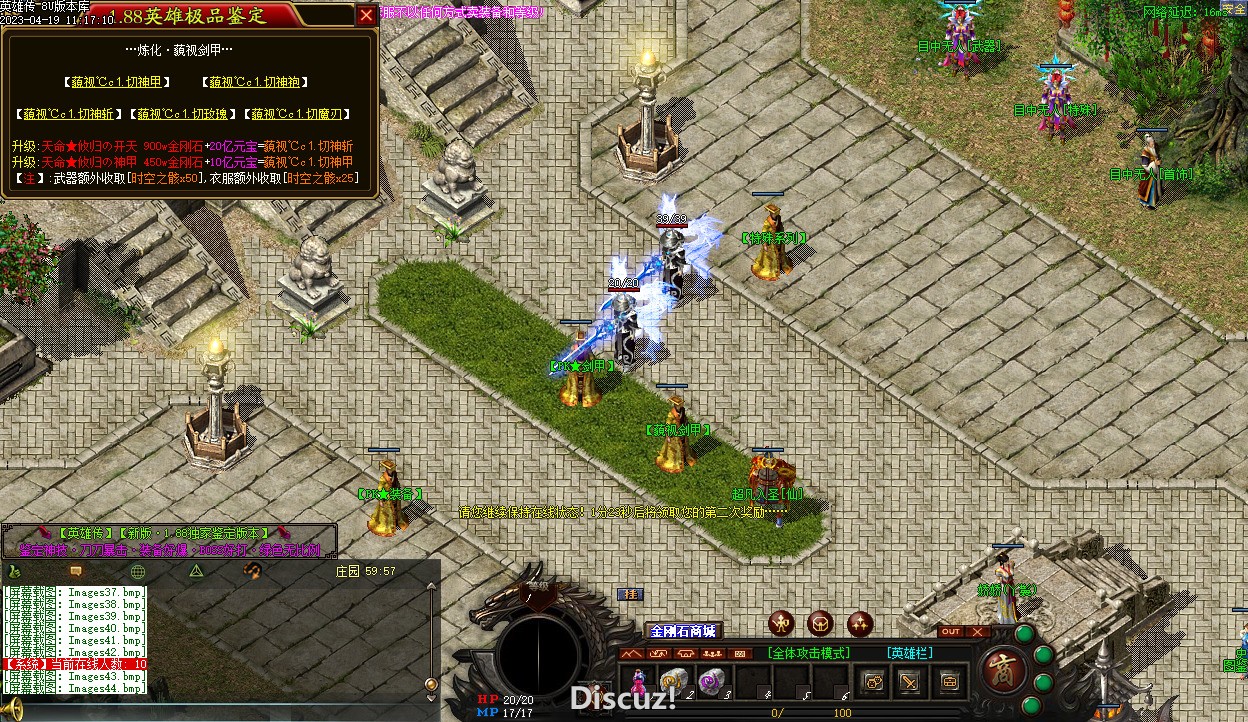This screenshot has height=722, width=1248.
Task: Open the 英雄栏 hero bar
Action: click(x=910, y=653)
